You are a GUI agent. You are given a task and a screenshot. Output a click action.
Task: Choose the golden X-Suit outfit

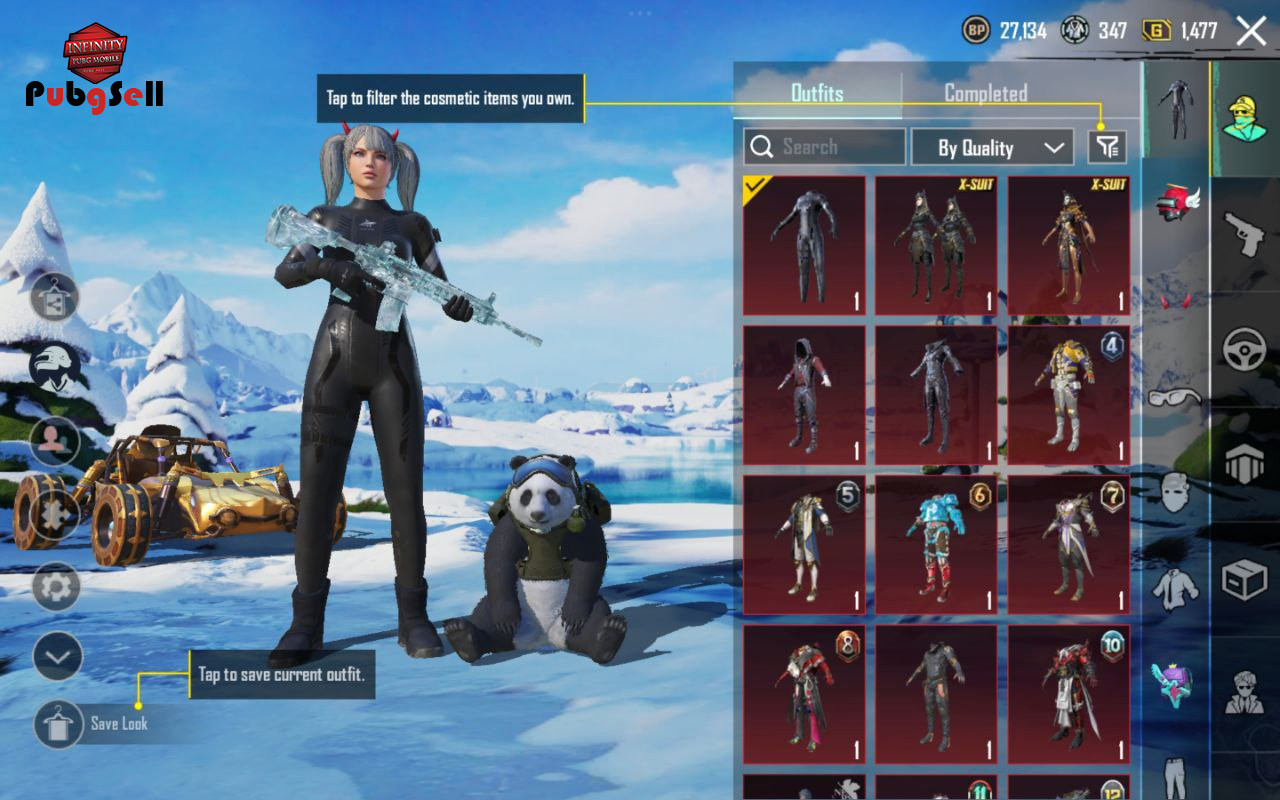click(x=1069, y=246)
